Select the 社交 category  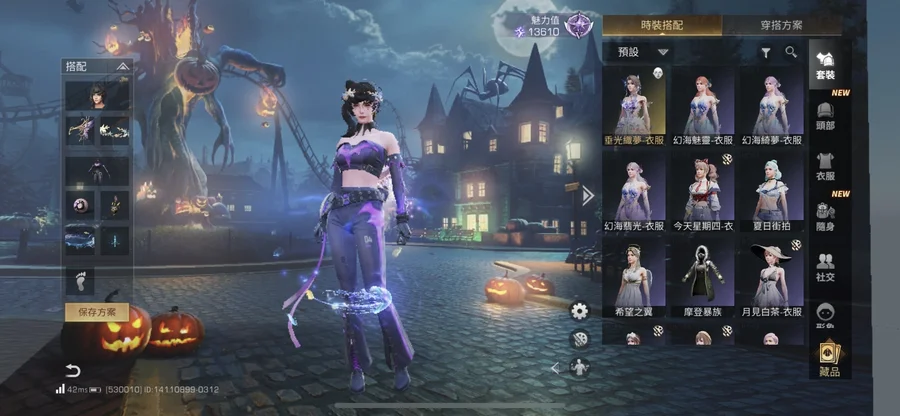click(x=825, y=266)
